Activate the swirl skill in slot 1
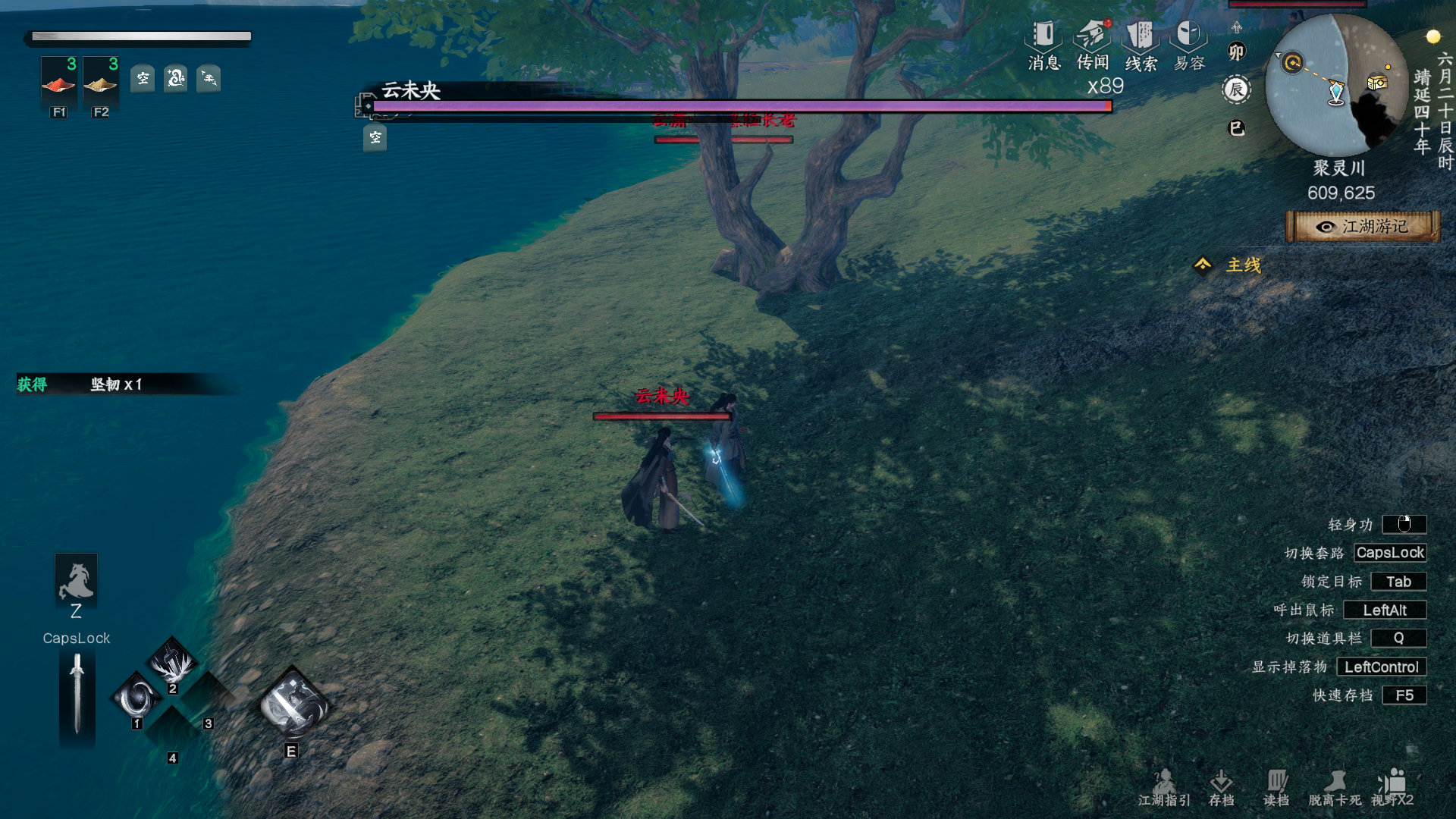Screen dimensions: 1456x819 138,697
